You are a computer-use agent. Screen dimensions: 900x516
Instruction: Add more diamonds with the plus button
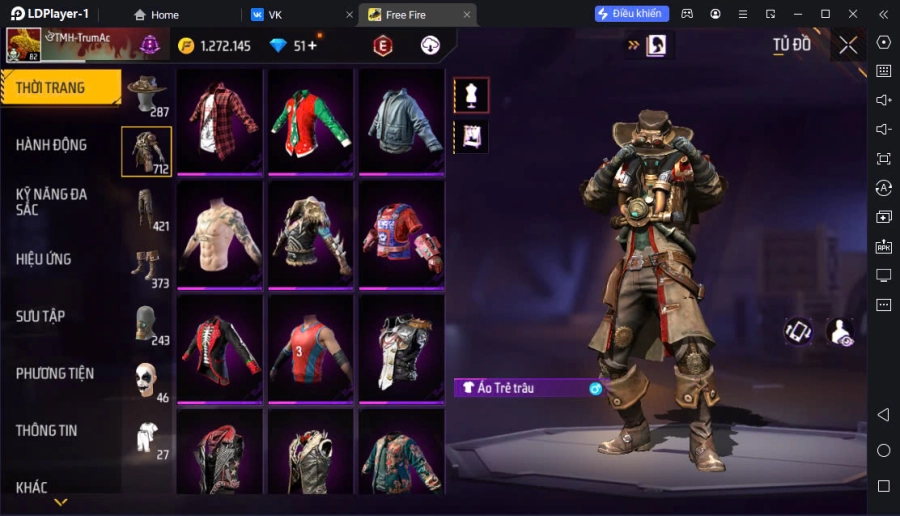312,46
